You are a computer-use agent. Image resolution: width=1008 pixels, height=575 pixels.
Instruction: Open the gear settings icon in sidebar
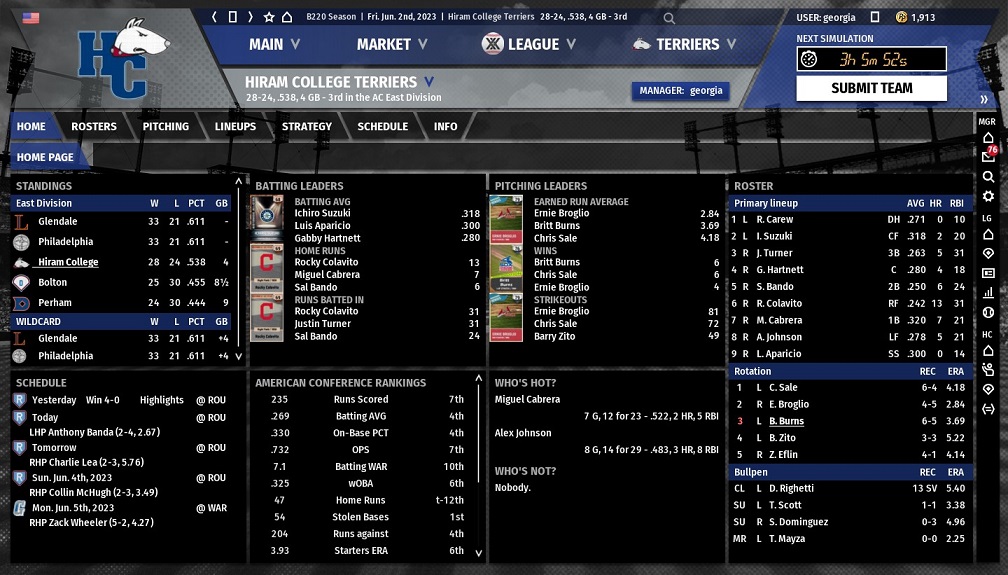[x=988, y=196]
